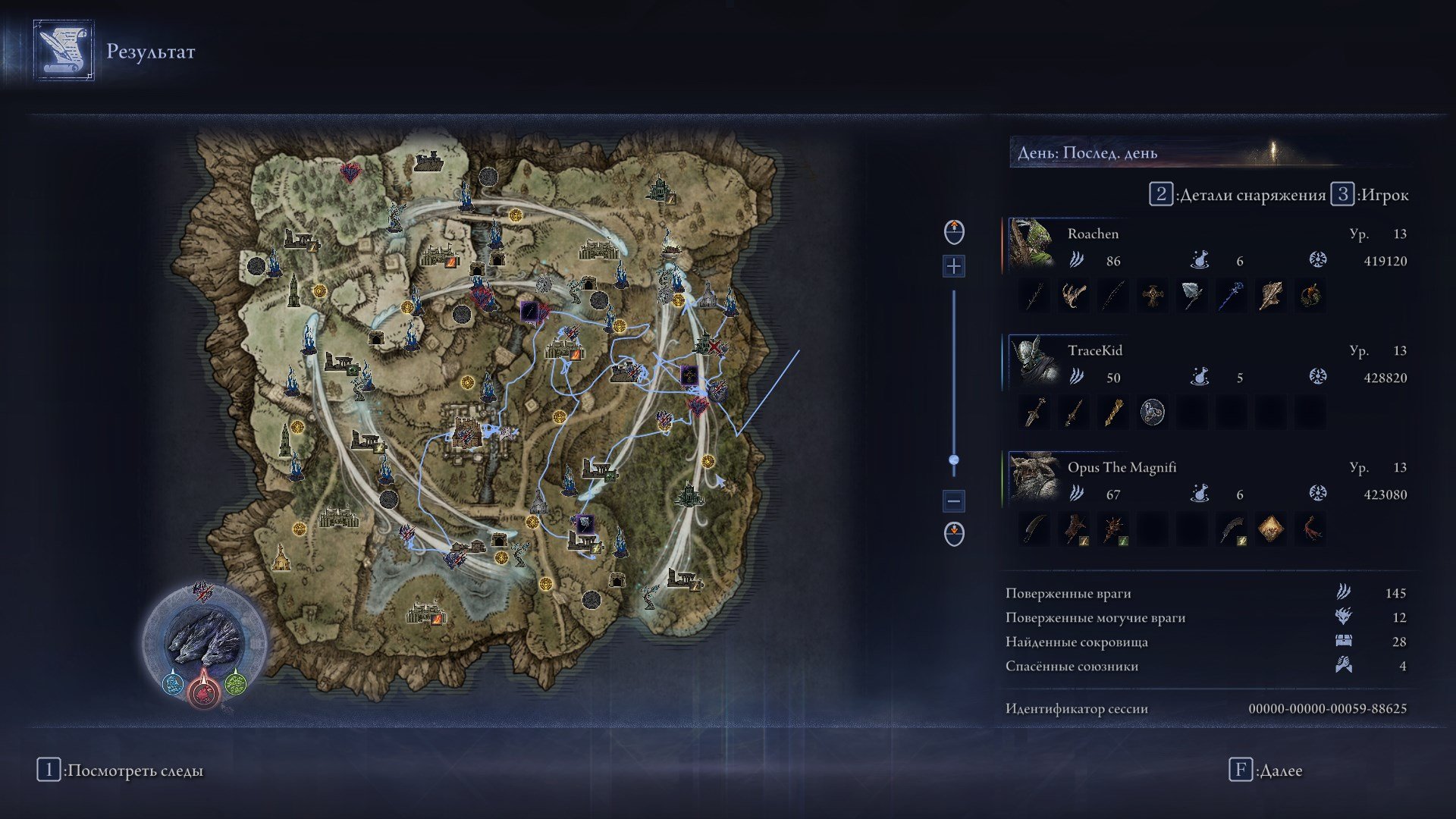The image size is (1456, 819).
Task: Inspect TraceKid's round silver medallion slot
Action: point(1152,413)
